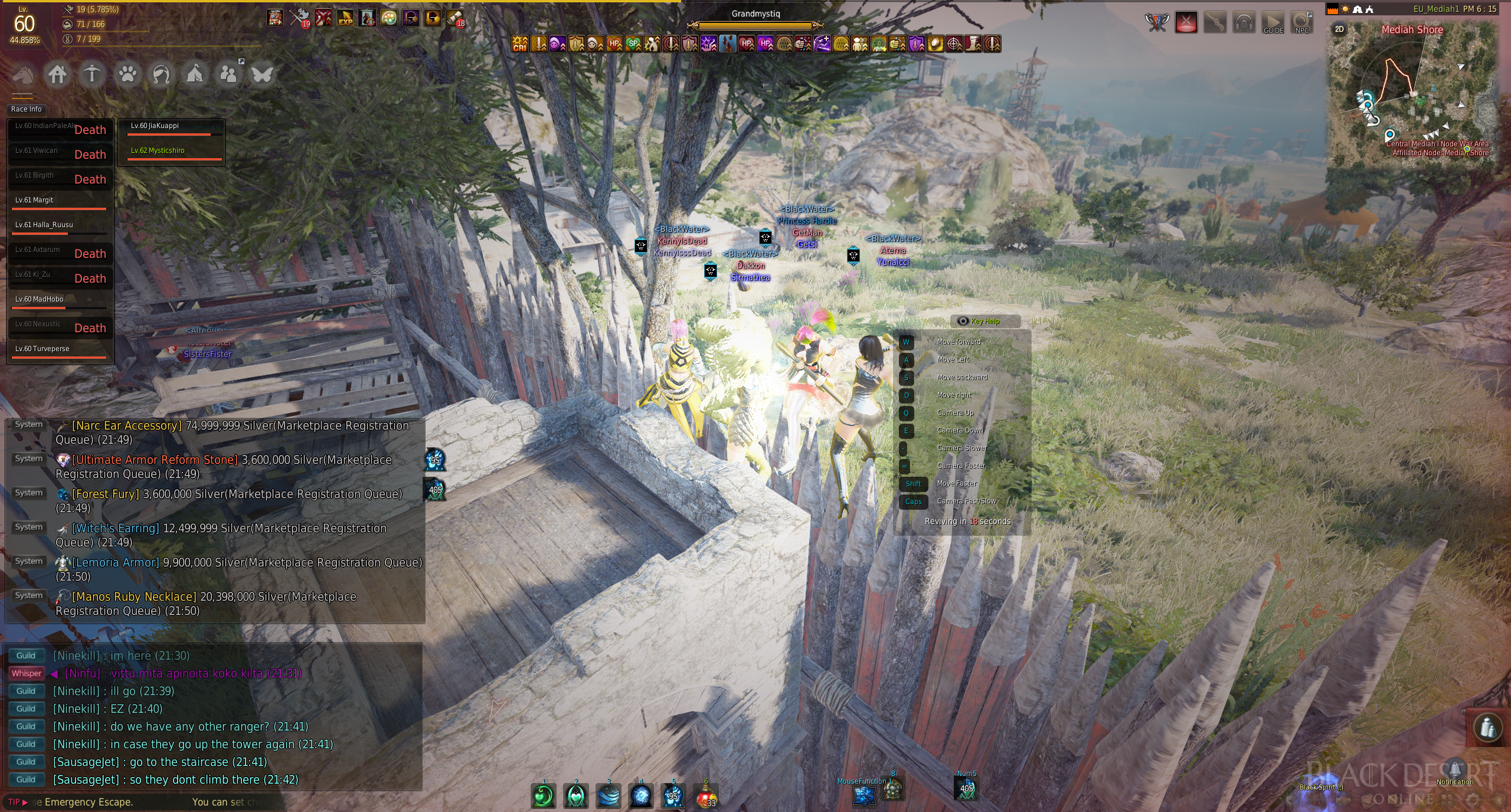Toggle the minimap 2D view button
Viewport: 1511px width, 812px height.
coord(1339,29)
